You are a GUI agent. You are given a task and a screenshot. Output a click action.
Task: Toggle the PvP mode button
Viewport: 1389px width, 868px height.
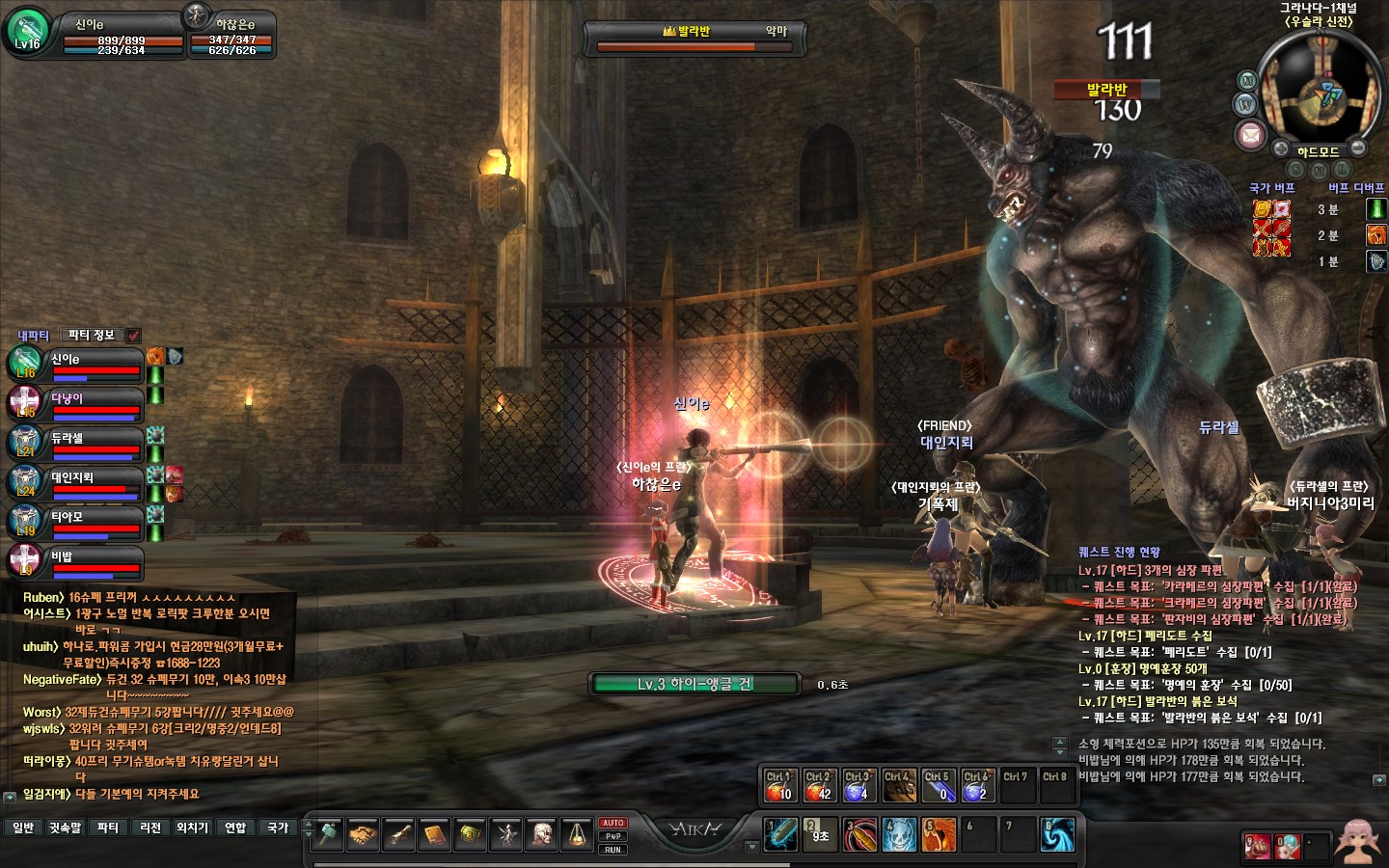tap(613, 836)
